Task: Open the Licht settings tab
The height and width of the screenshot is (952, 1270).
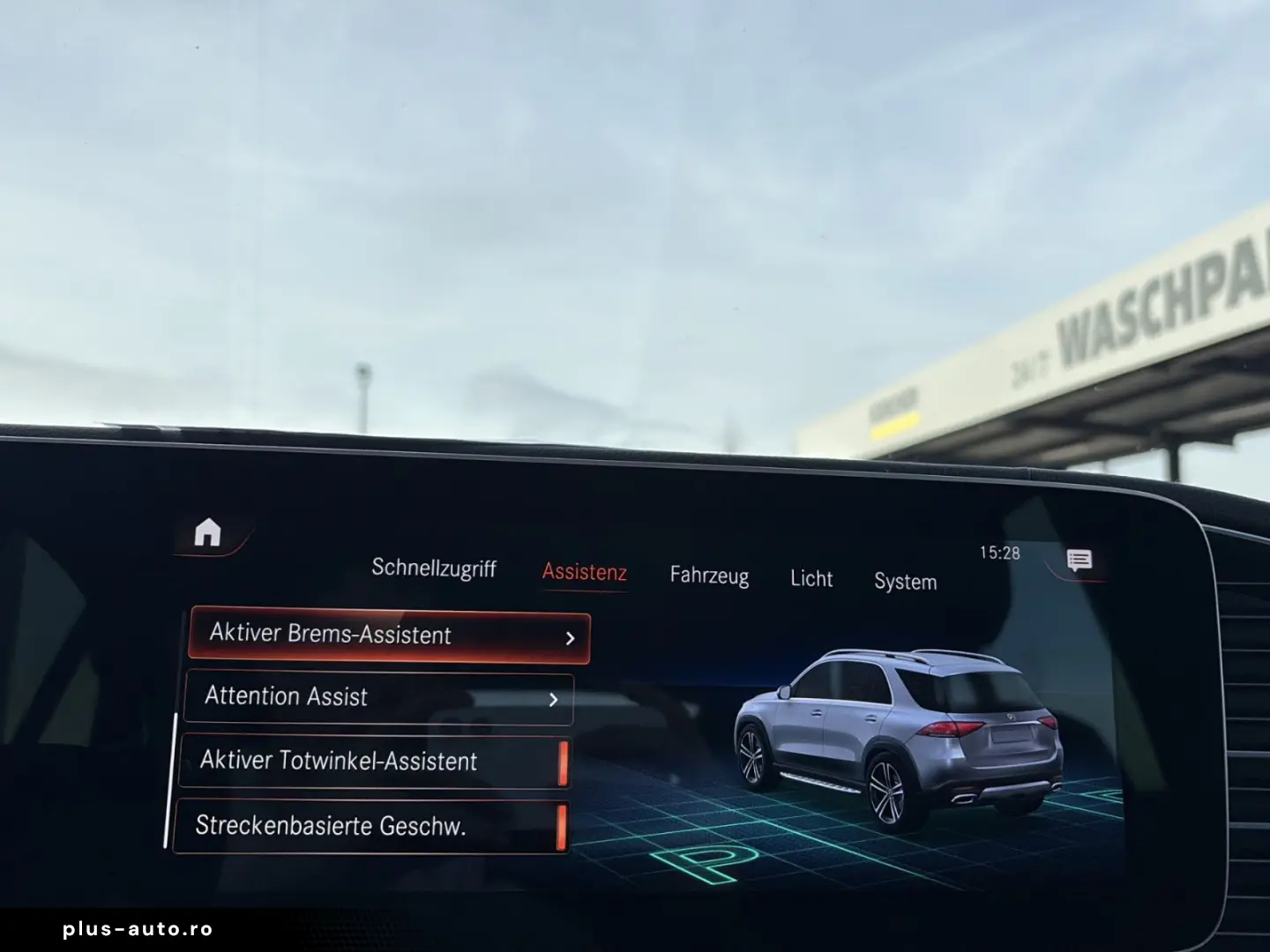Action: tap(811, 579)
